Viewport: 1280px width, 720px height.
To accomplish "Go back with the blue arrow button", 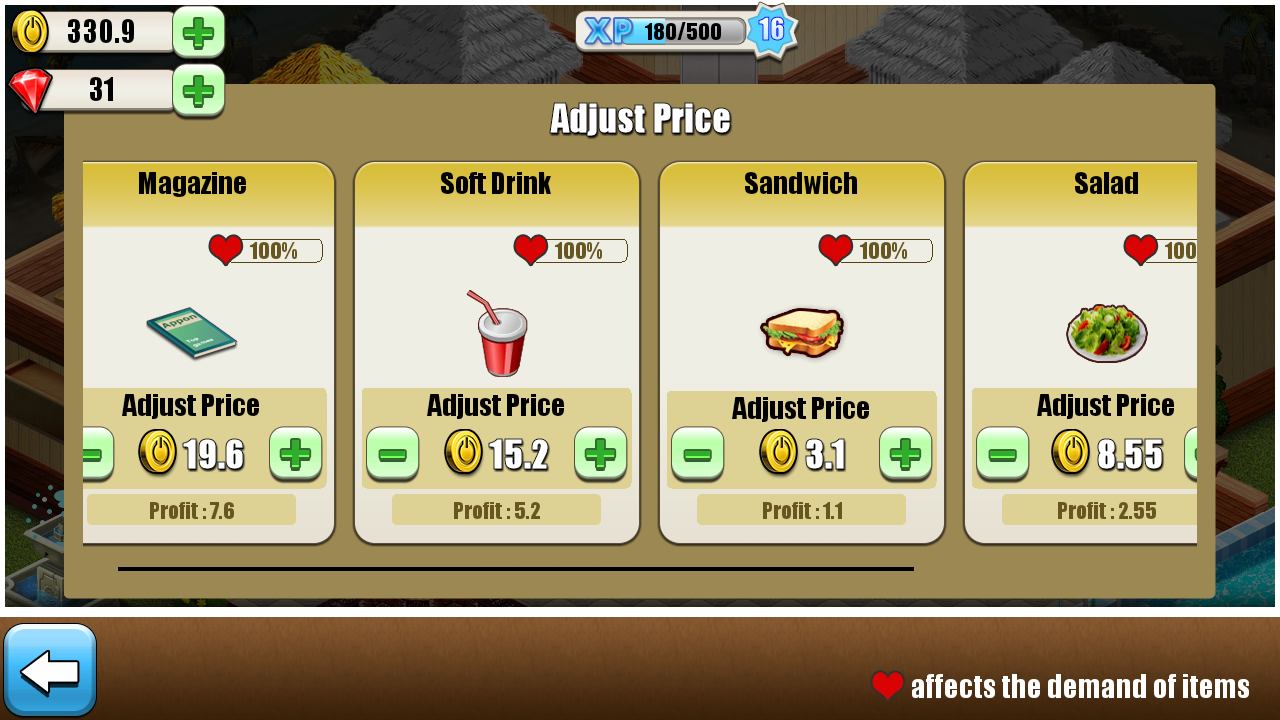I will point(50,670).
